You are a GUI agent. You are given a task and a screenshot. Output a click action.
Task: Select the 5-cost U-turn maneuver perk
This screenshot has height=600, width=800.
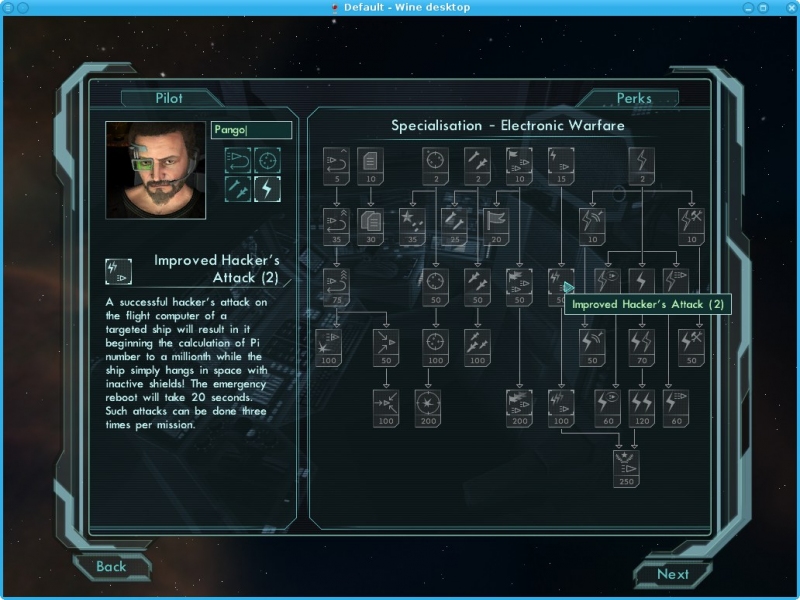pos(337,166)
